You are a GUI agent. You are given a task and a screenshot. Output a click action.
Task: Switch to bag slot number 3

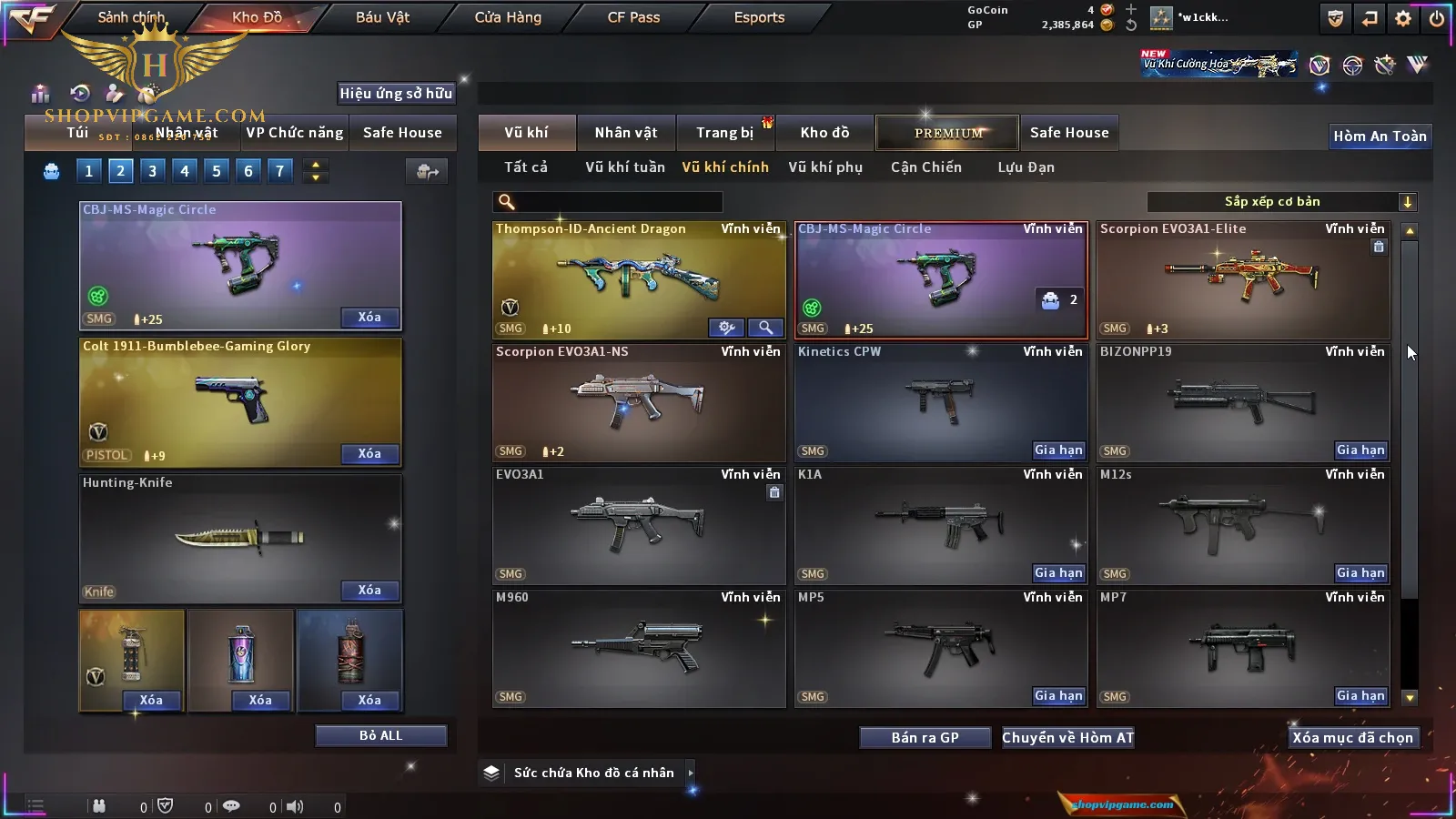152,171
